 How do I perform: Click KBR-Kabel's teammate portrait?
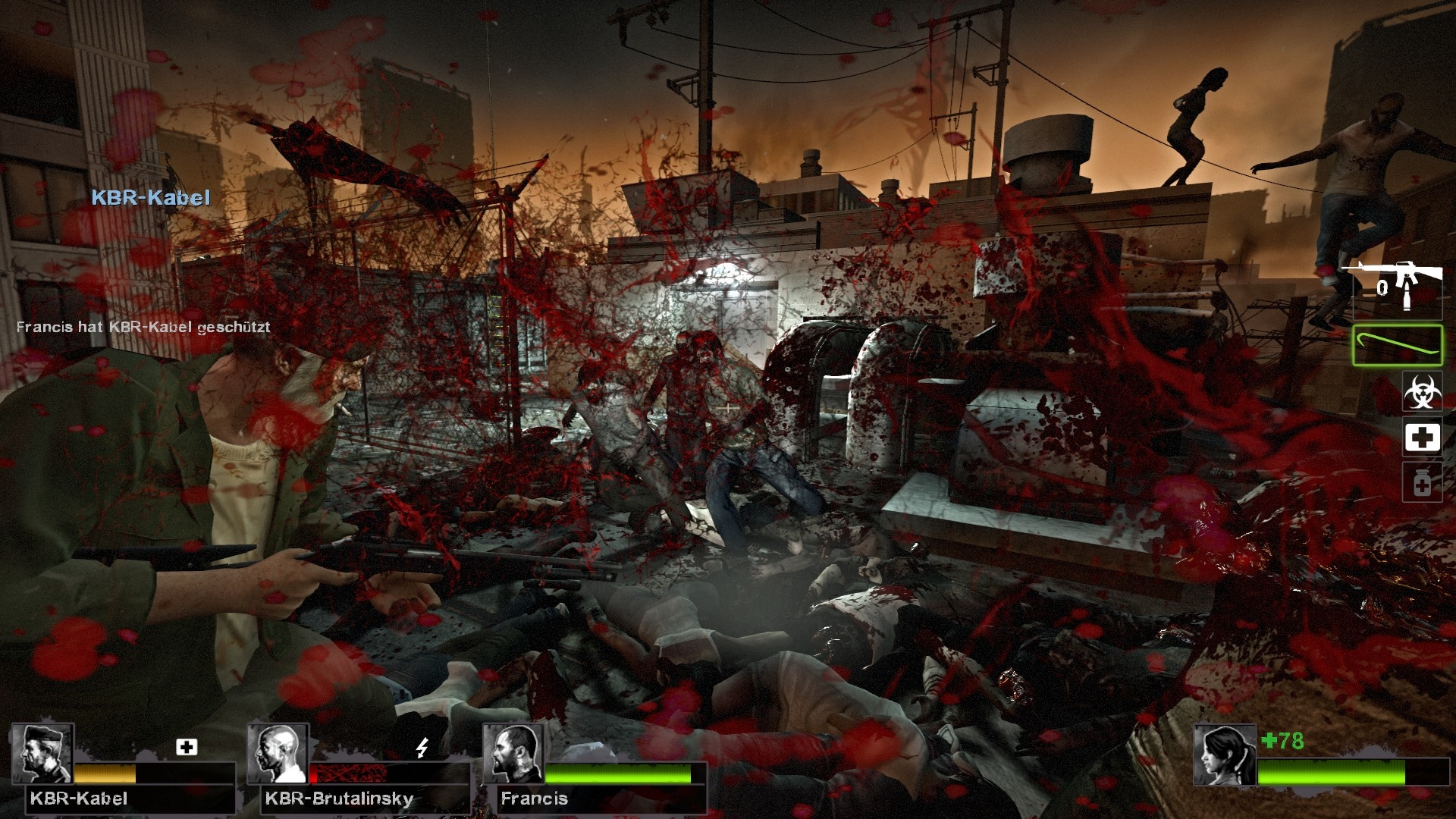[43, 753]
